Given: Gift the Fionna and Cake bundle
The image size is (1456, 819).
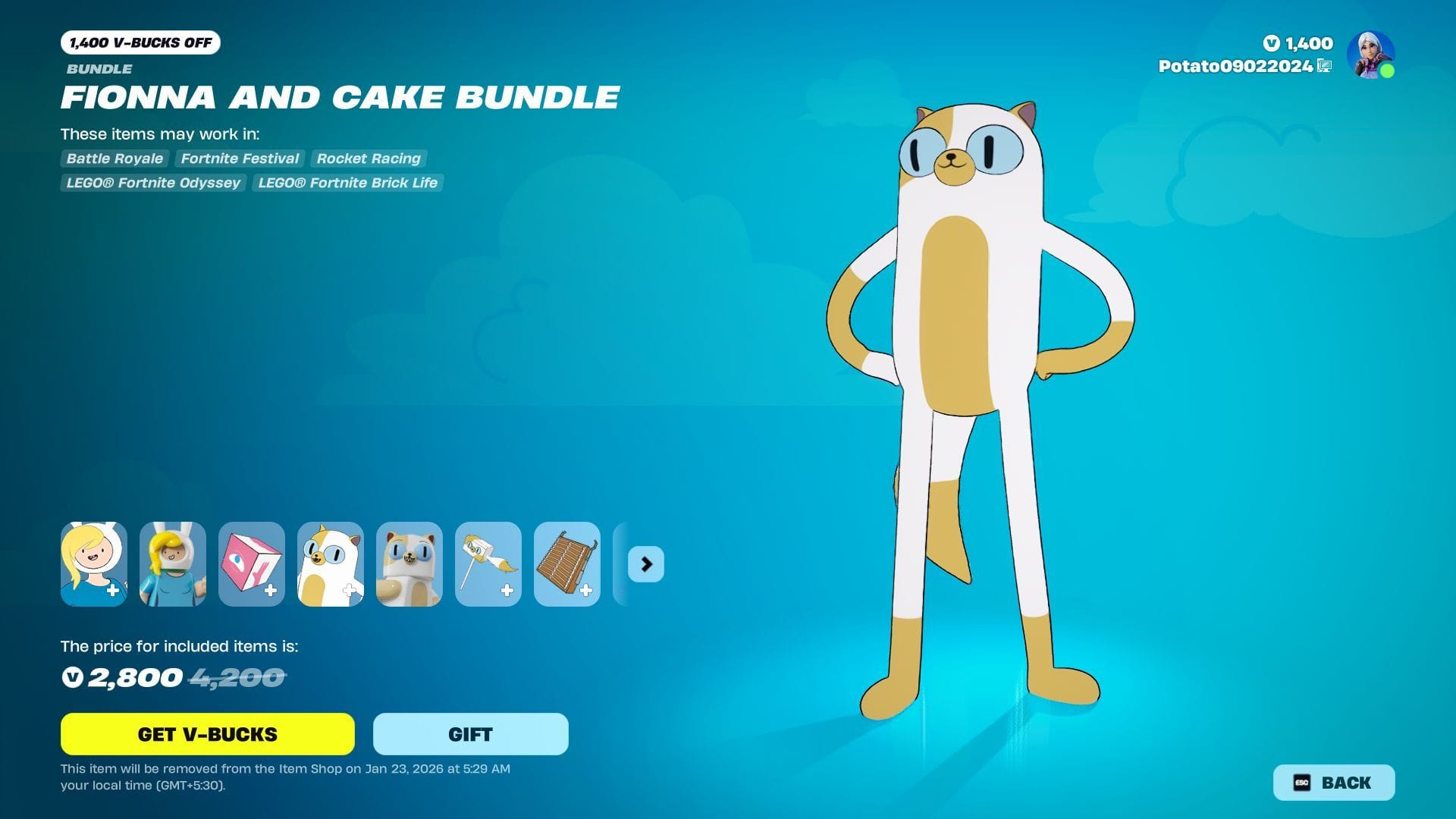Looking at the screenshot, I should tap(470, 734).
